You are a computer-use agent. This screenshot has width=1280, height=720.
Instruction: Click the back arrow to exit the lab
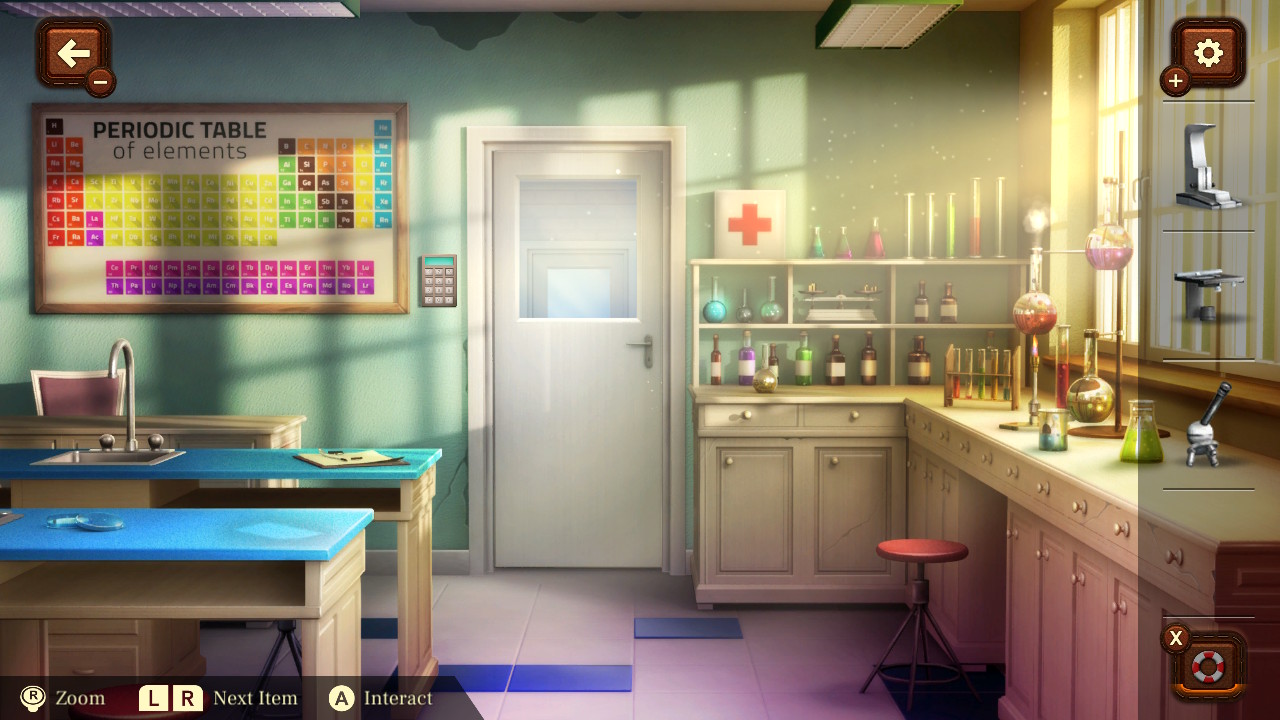click(x=75, y=52)
